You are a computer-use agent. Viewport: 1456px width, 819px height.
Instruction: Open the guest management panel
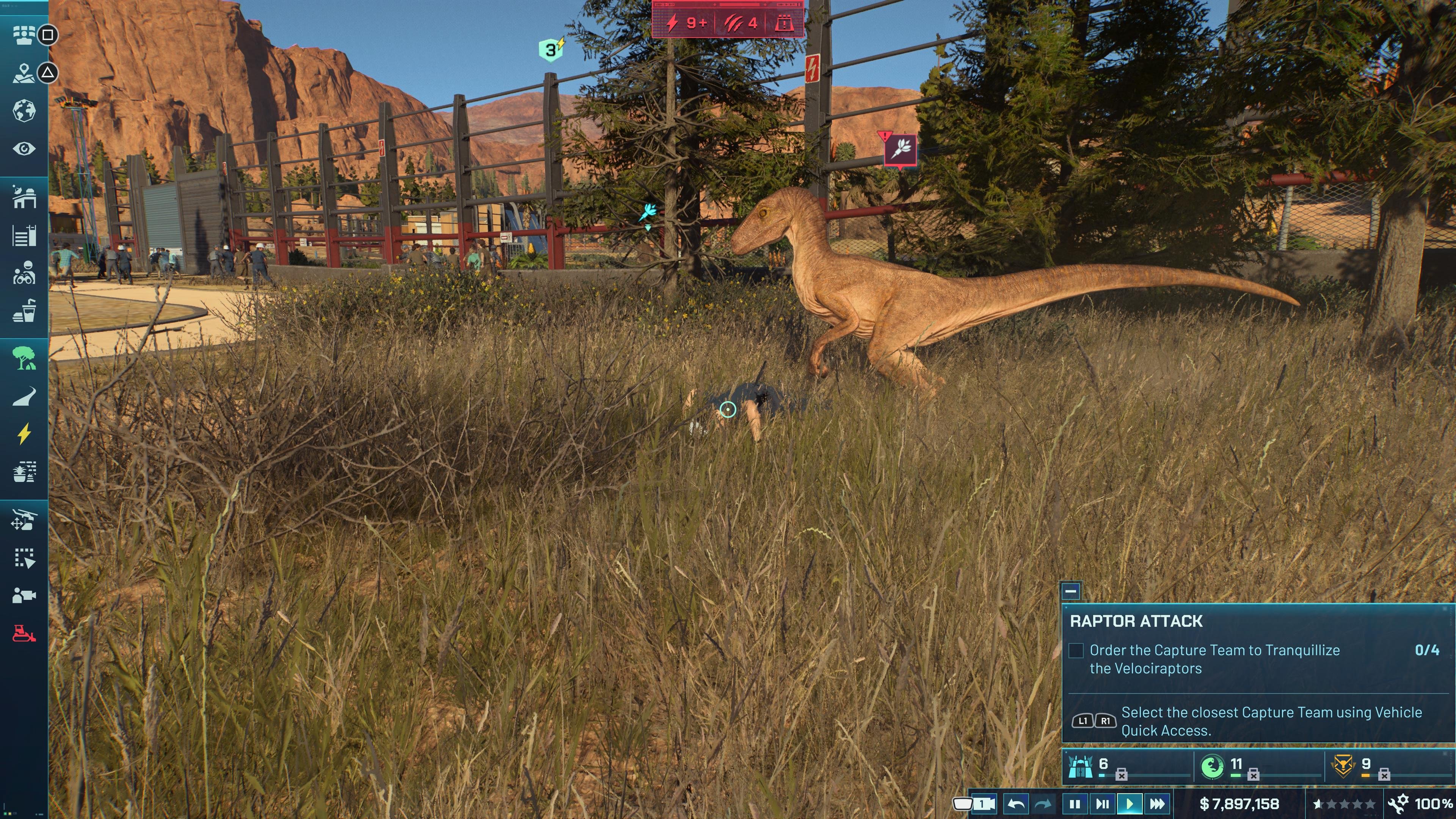[x=24, y=35]
